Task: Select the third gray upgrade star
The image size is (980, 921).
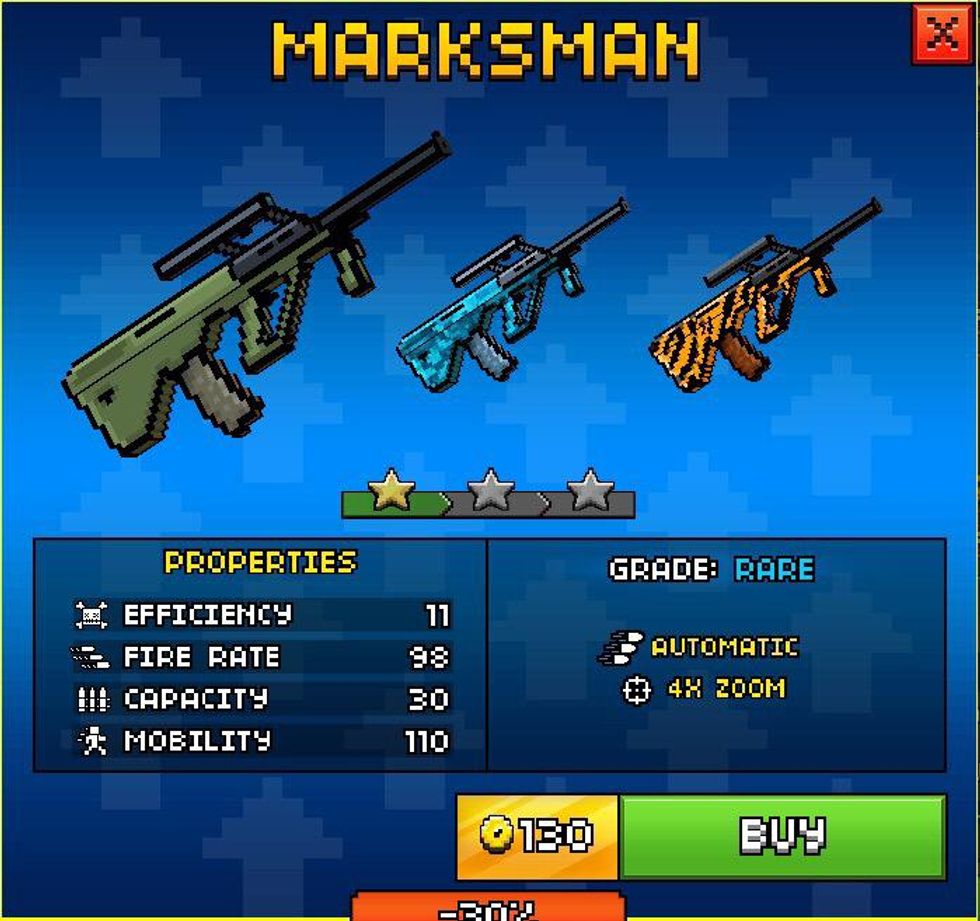Action: coord(590,492)
